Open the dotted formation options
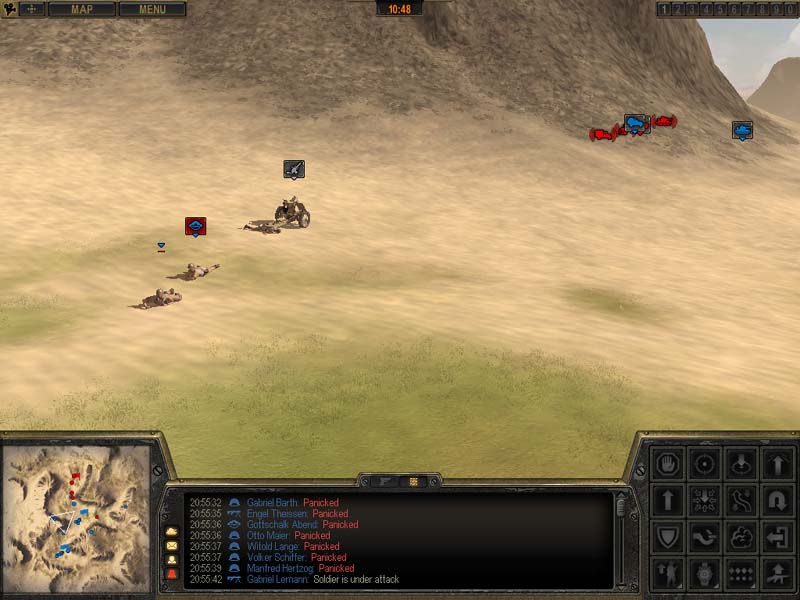Screen dimensions: 800x600 [742, 574]
